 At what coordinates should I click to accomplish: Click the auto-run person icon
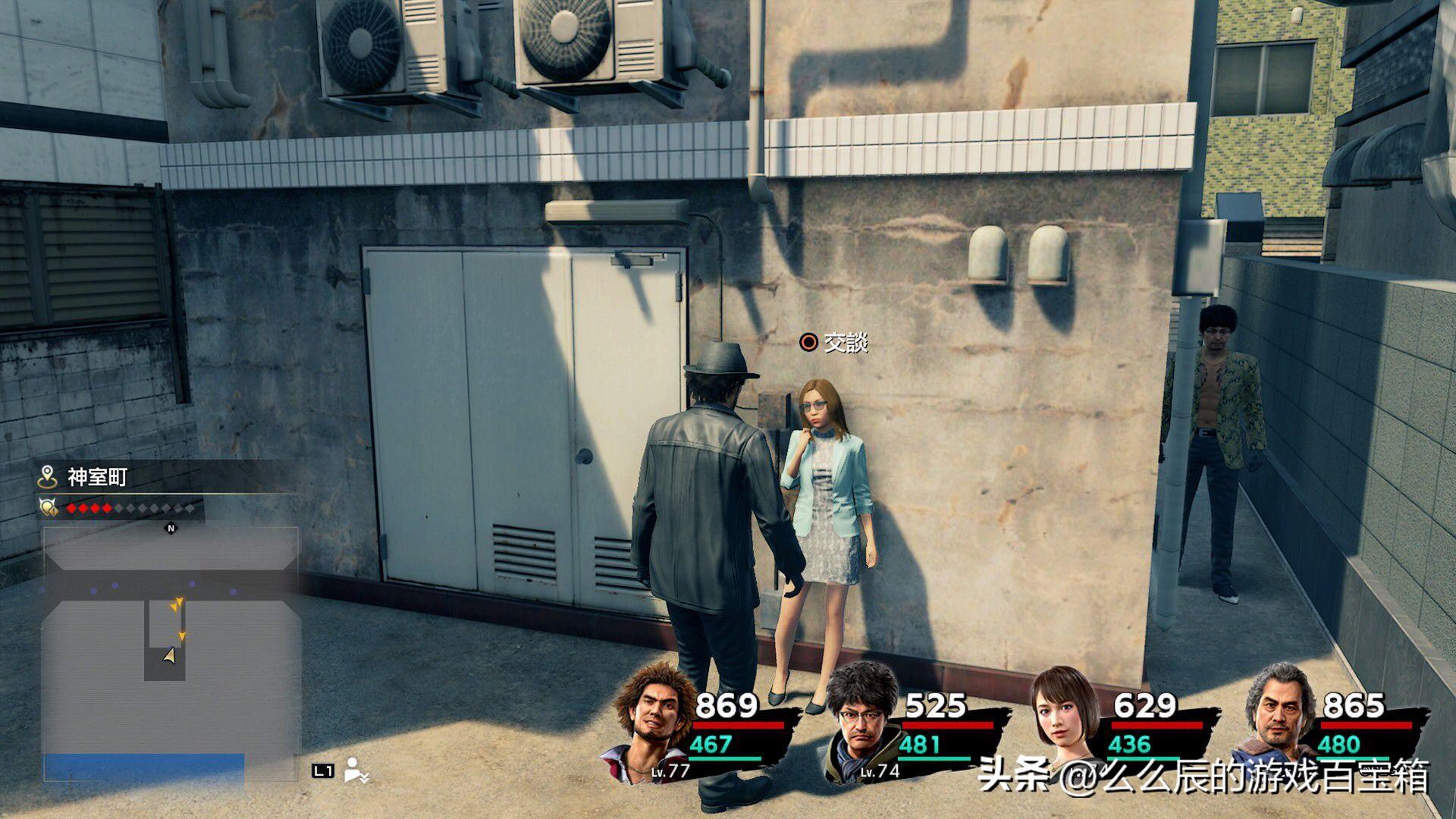click(x=356, y=770)
